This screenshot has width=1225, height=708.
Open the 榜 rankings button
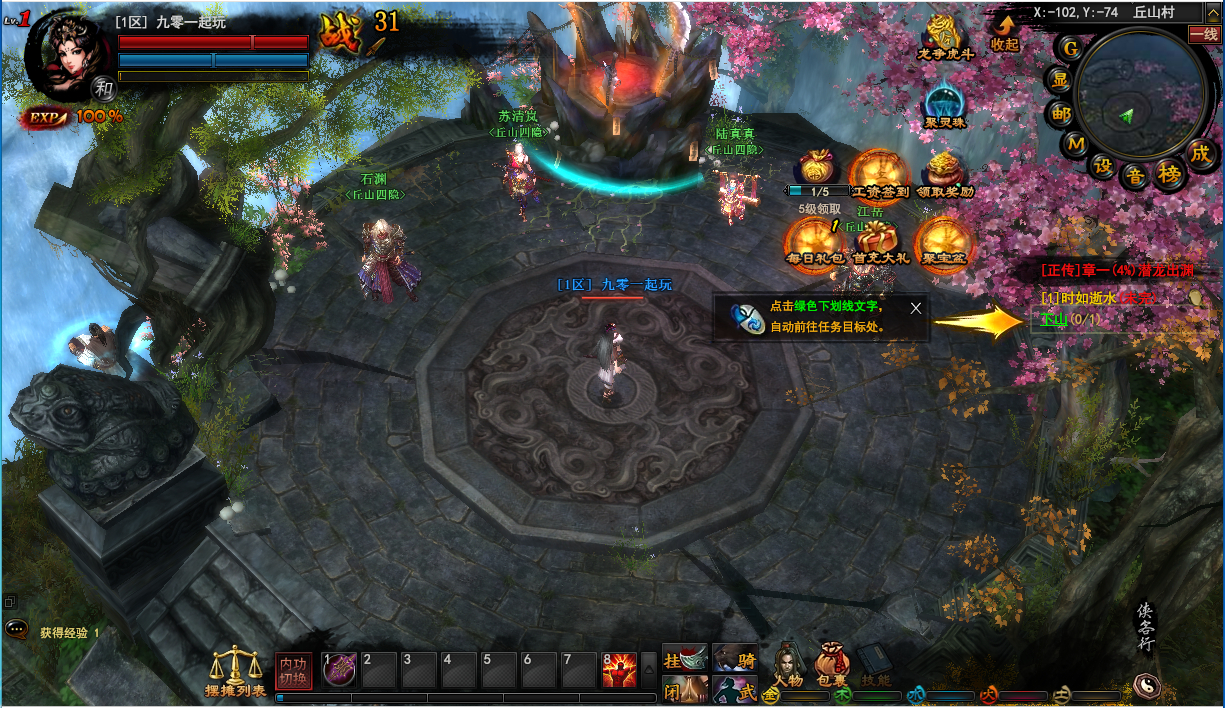[x=1169, y=174]
